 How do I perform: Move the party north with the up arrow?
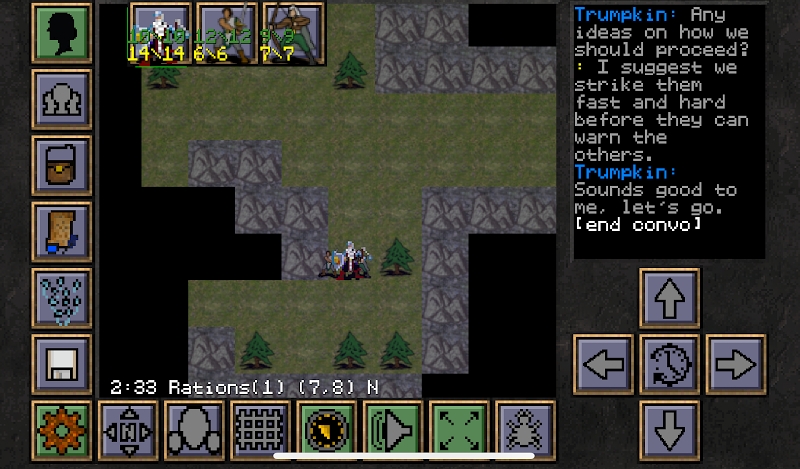click(x=669, y=298)
